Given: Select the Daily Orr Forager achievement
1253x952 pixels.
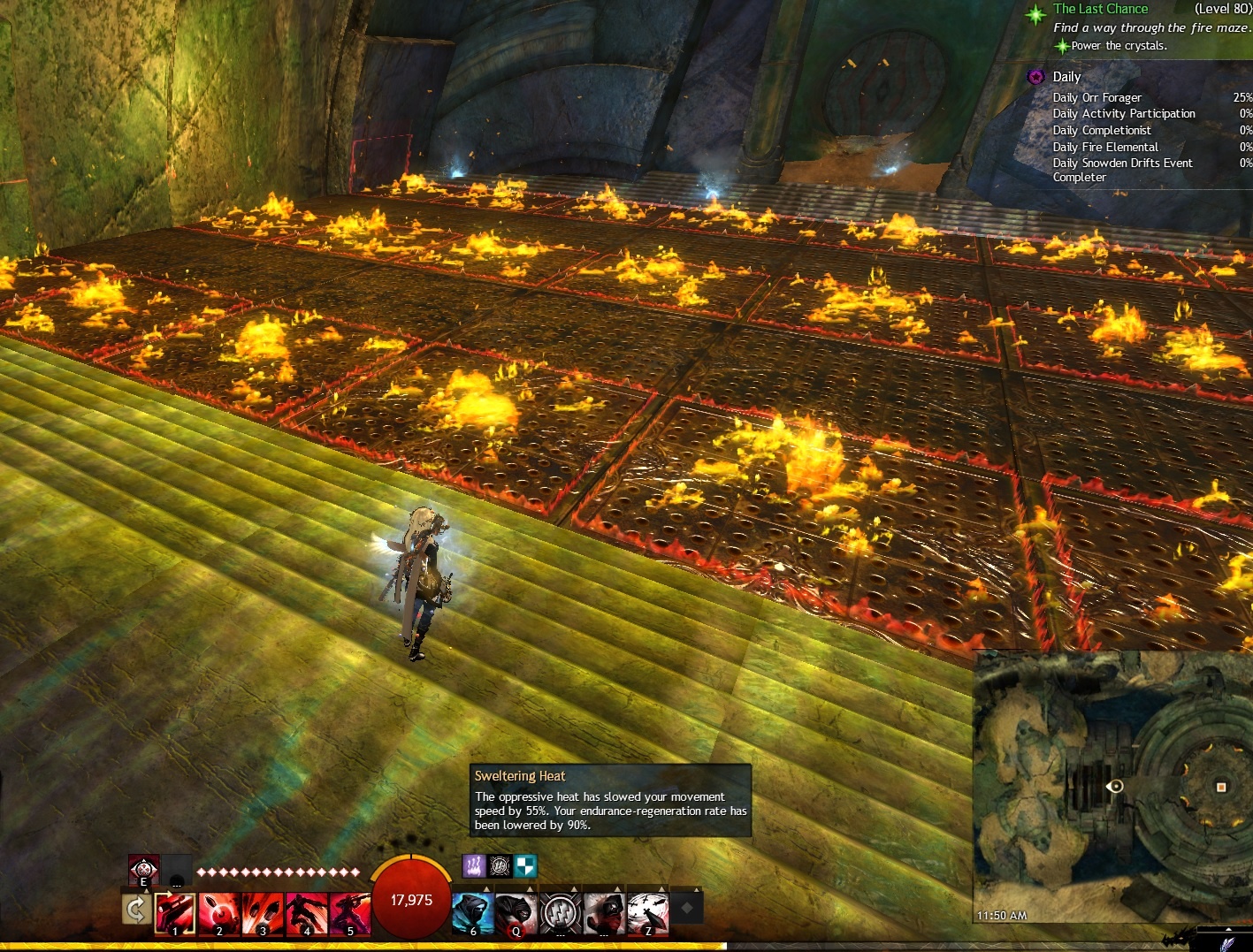Looking at the screenshot, I should click(1096, 97).
